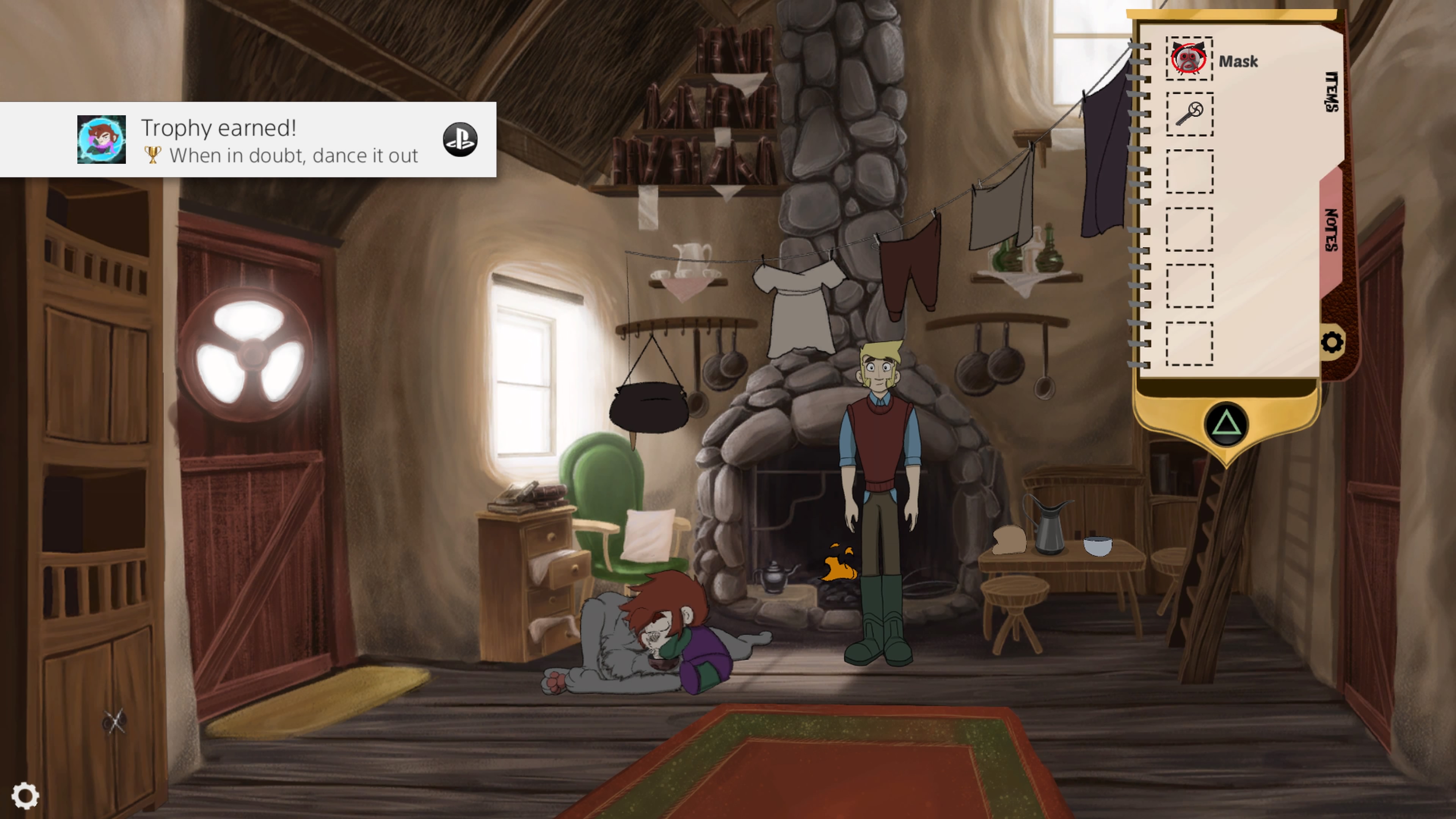Select the Mask item in inventory
The height and width of the screenshot is (819, 1456).
[1189, 59]
